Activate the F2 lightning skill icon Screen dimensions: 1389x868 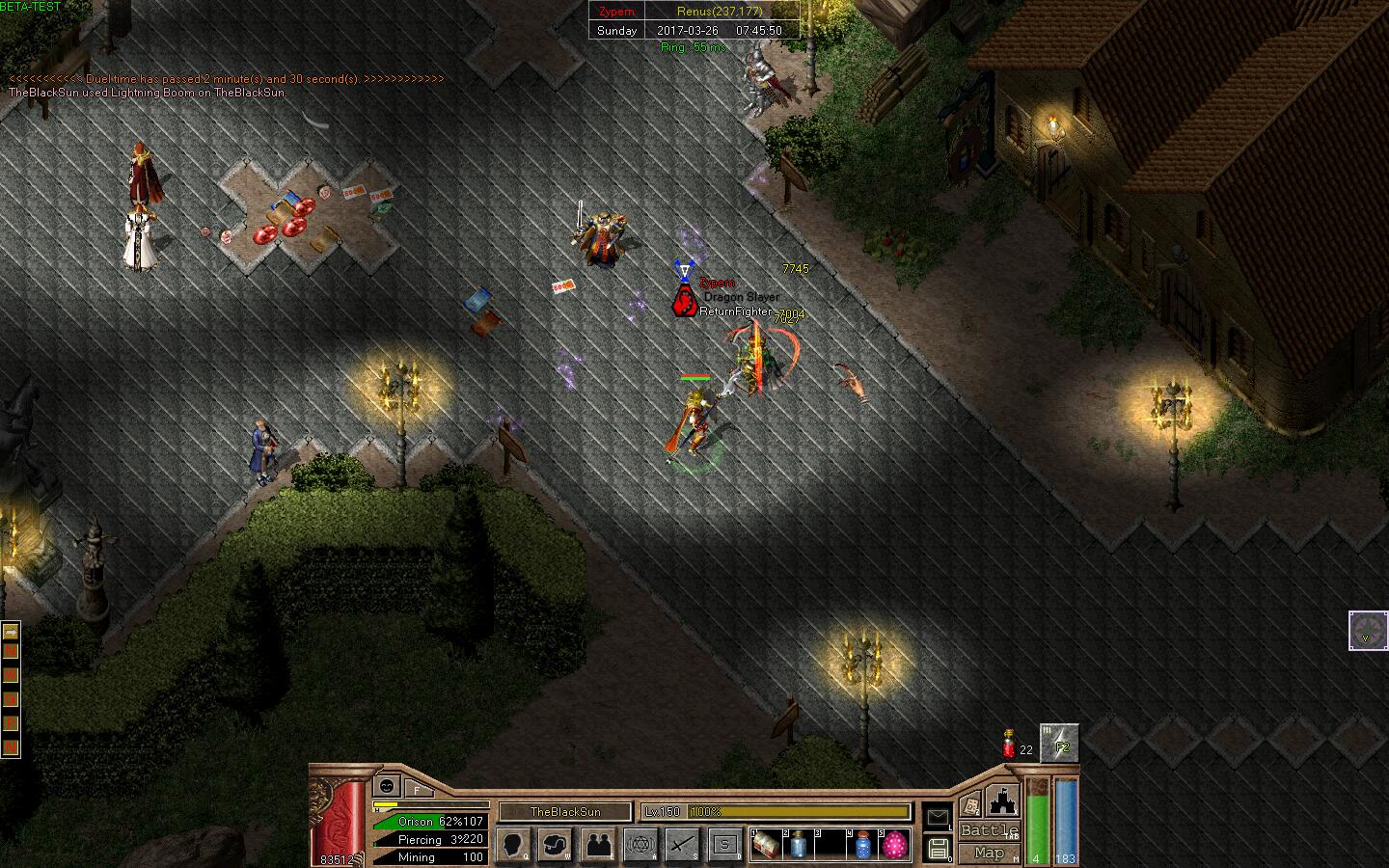coord(1059,744)
